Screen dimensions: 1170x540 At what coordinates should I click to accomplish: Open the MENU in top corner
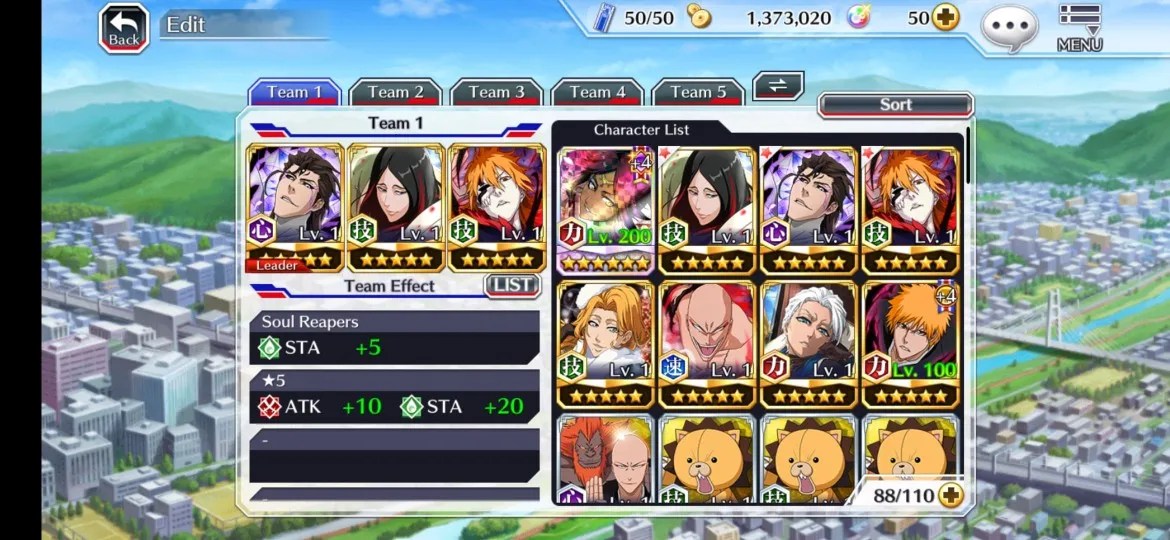(1079, 27)
